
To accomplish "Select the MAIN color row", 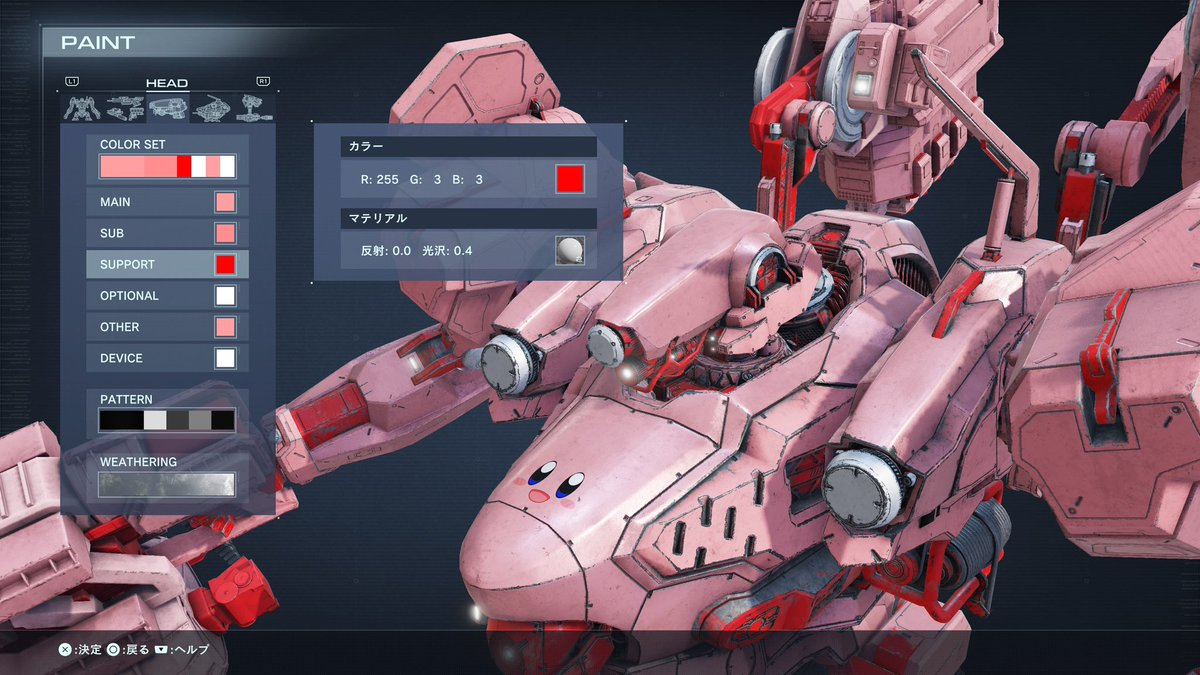I will pos(167,202).
